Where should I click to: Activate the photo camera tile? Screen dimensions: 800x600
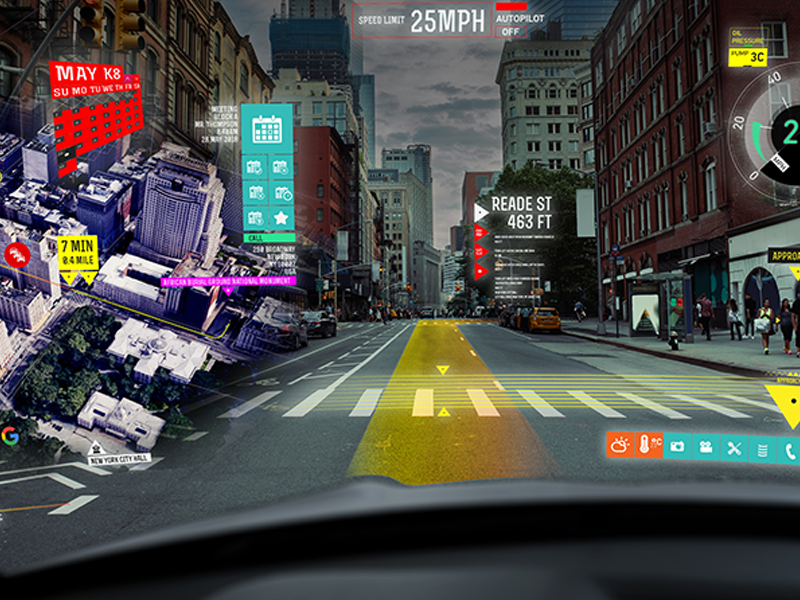(x=678, y=446)
